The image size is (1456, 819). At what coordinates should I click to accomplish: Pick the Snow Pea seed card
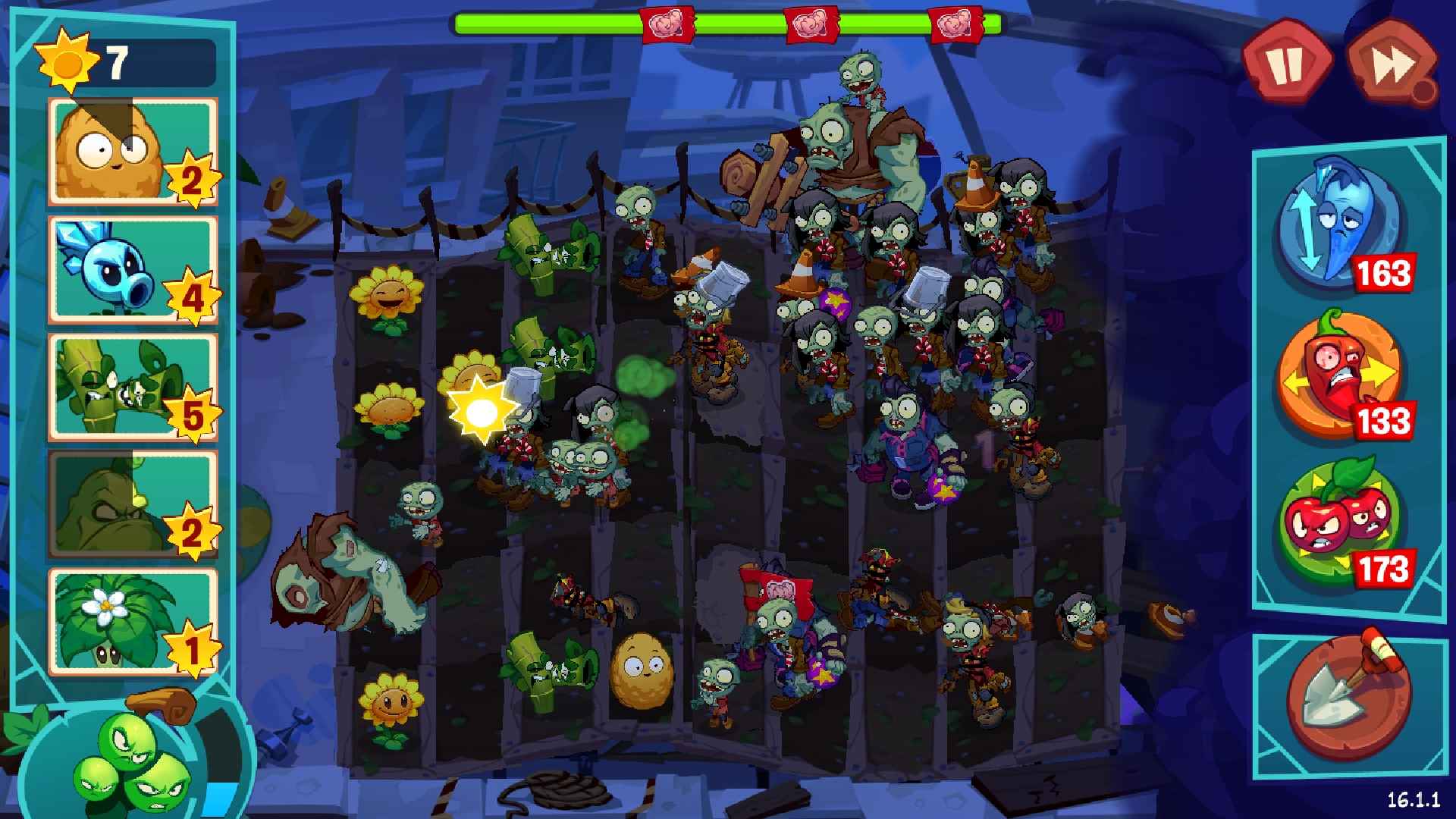133,269
